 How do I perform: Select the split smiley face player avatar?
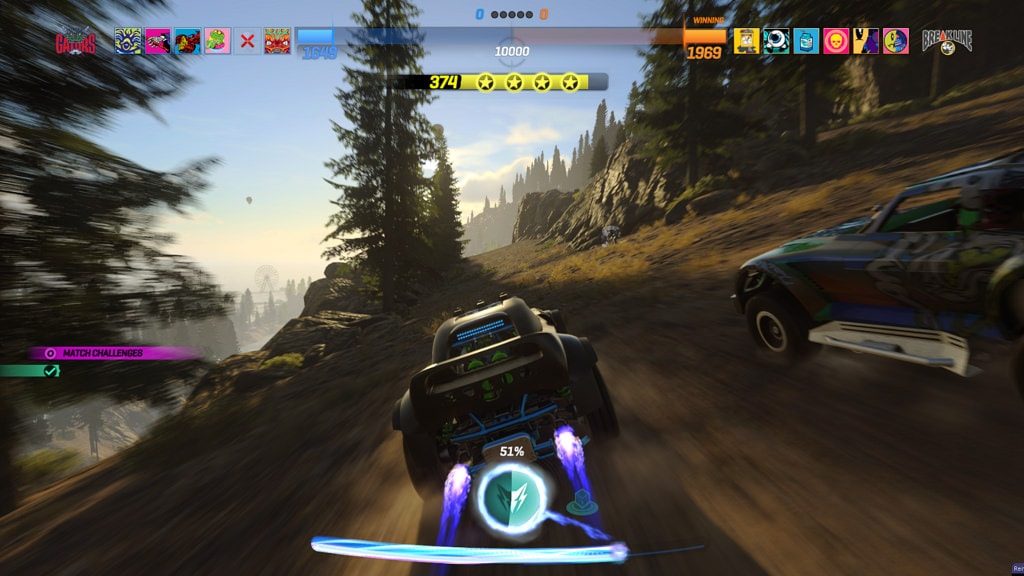point(896,41)
